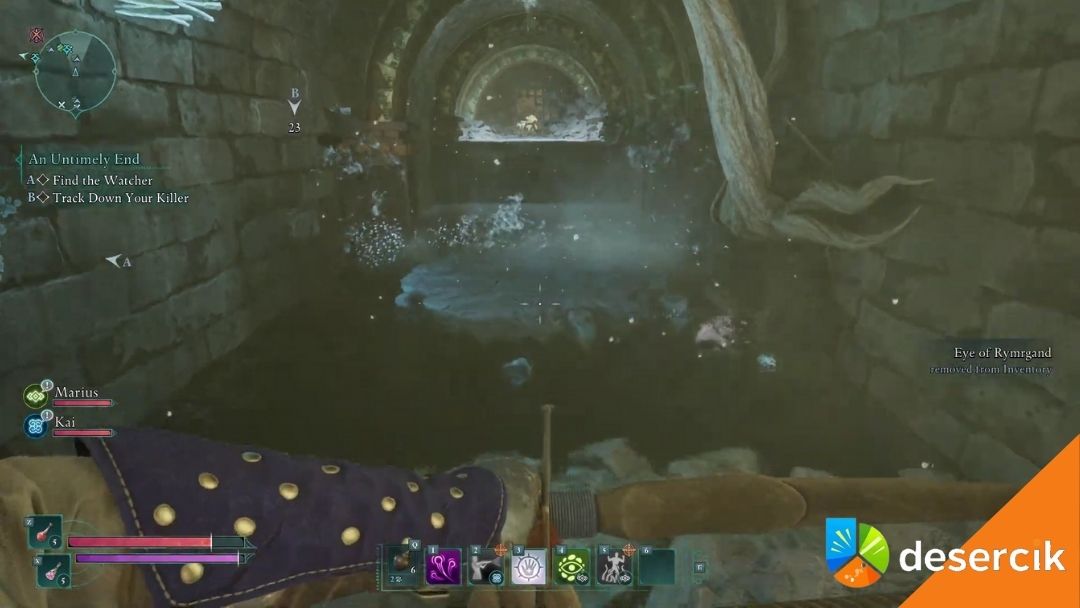Select Kai's blue companion portrait
The image size is (1080, 608).
(x=35, y=426)
